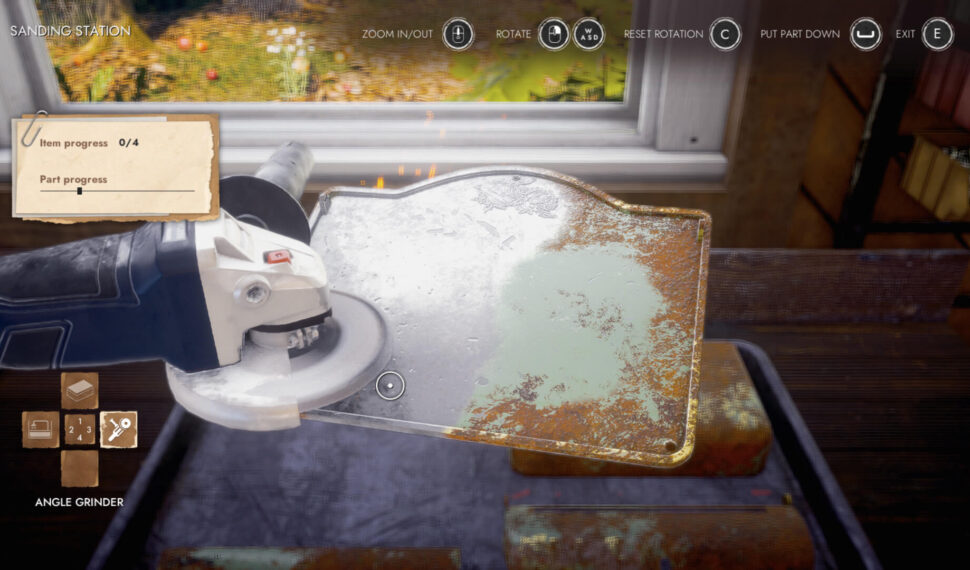Switch to the sanding machine tool
Screen dimensions: 970x570
(x=41, y=430)
